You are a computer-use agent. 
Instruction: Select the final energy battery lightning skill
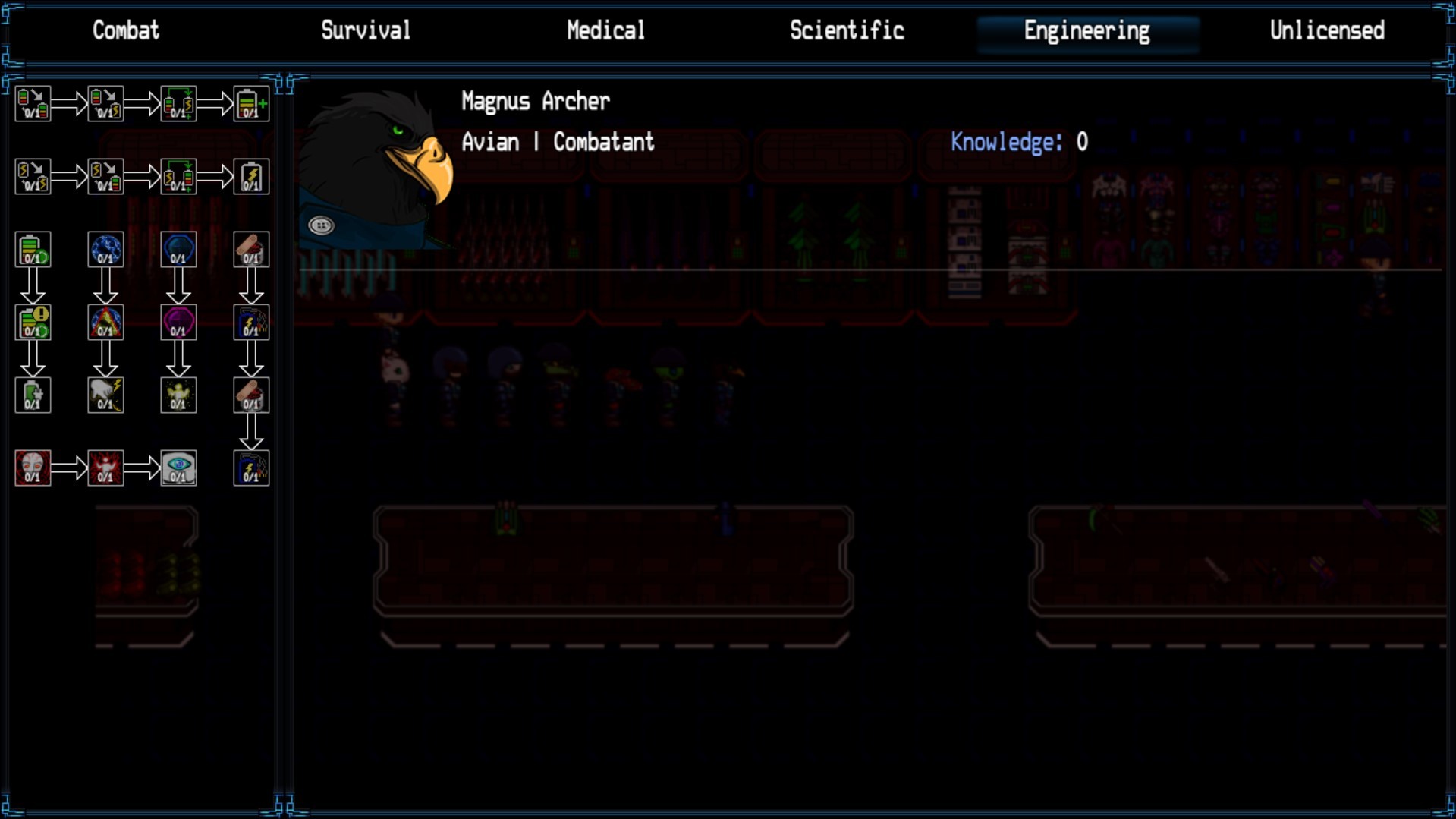(250, 176)
